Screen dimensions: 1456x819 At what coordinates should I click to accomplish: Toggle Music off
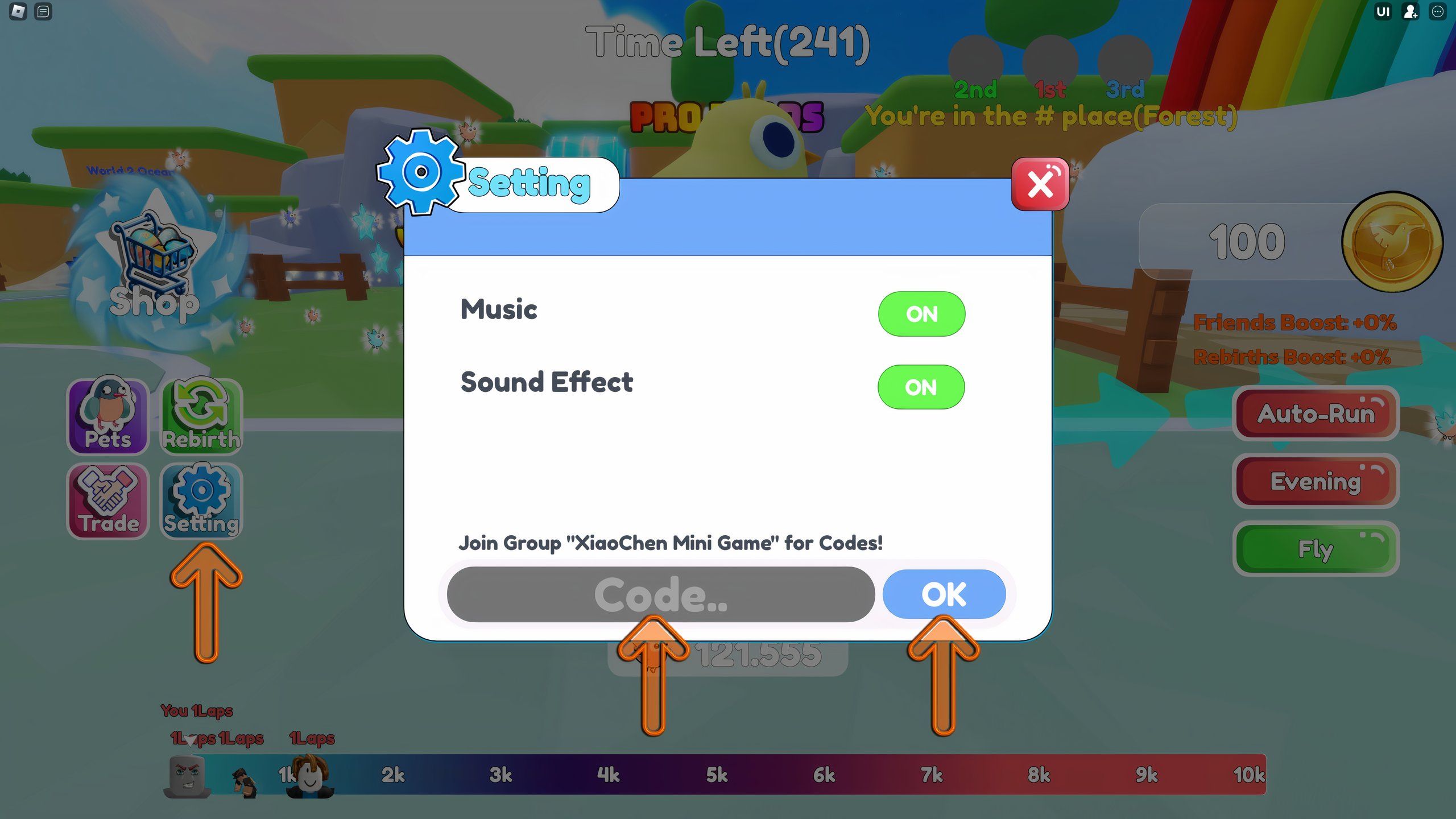(x=921, y=313)
